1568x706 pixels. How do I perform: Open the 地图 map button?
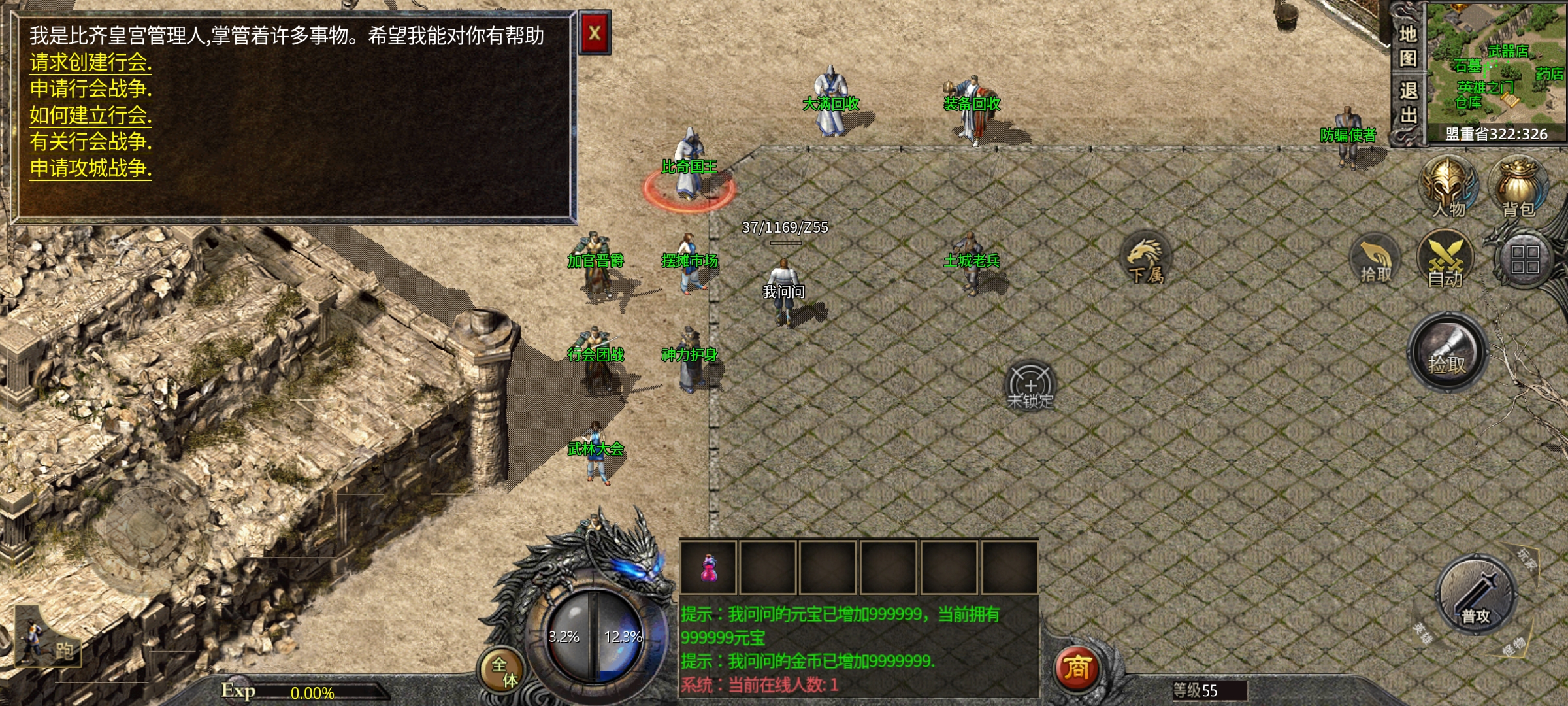(x=1407, y=46)
